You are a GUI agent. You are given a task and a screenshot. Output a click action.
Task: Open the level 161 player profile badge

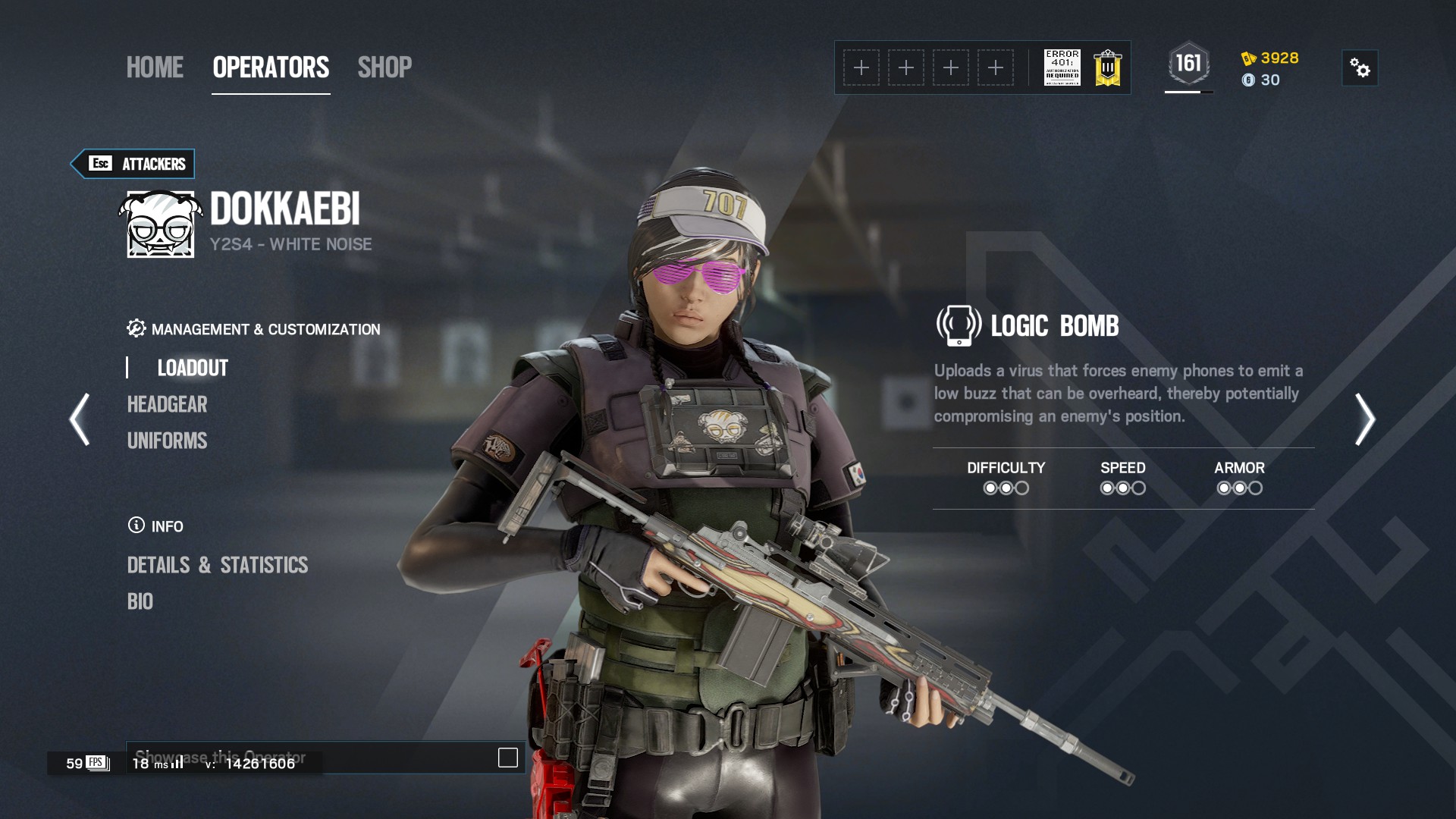tap(1188, 64)
